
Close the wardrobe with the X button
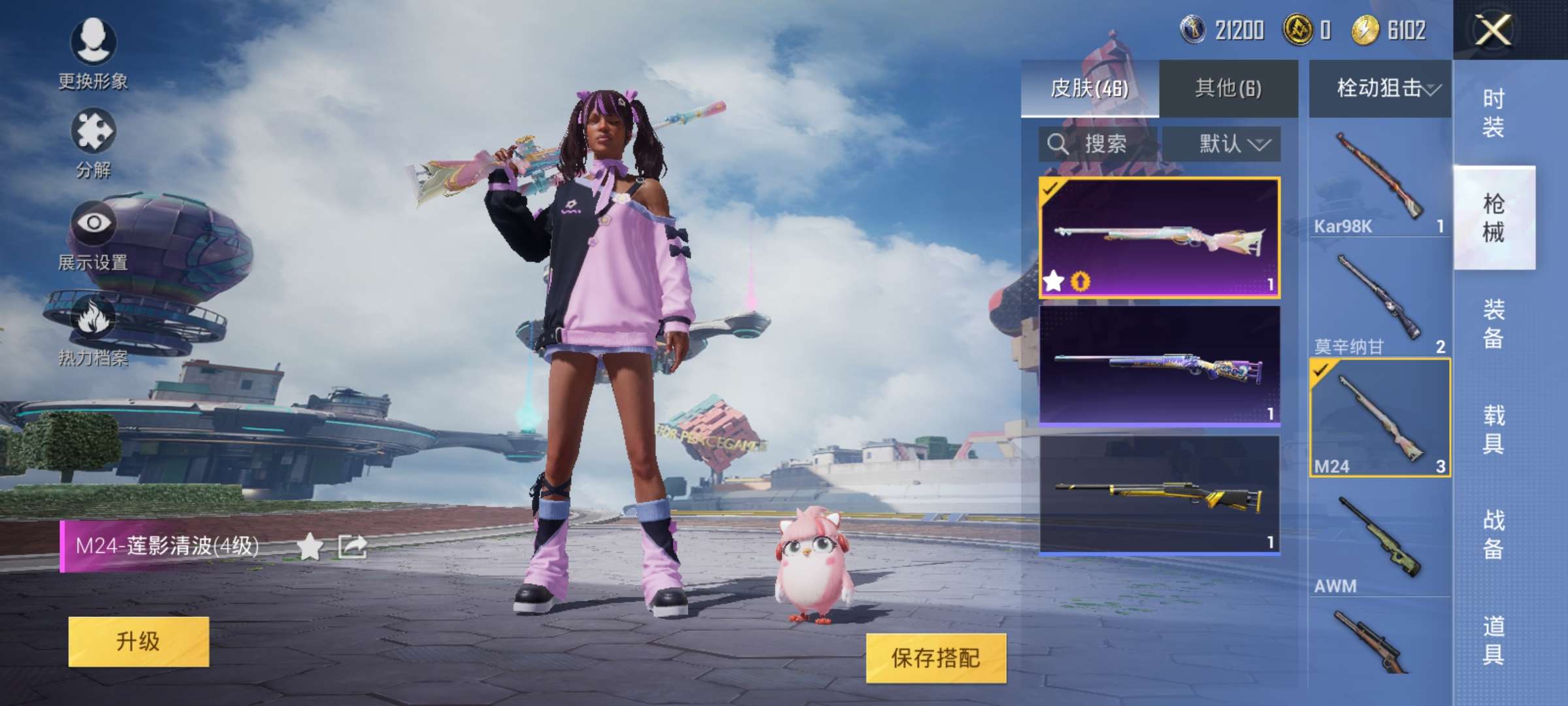[1493, 30]
